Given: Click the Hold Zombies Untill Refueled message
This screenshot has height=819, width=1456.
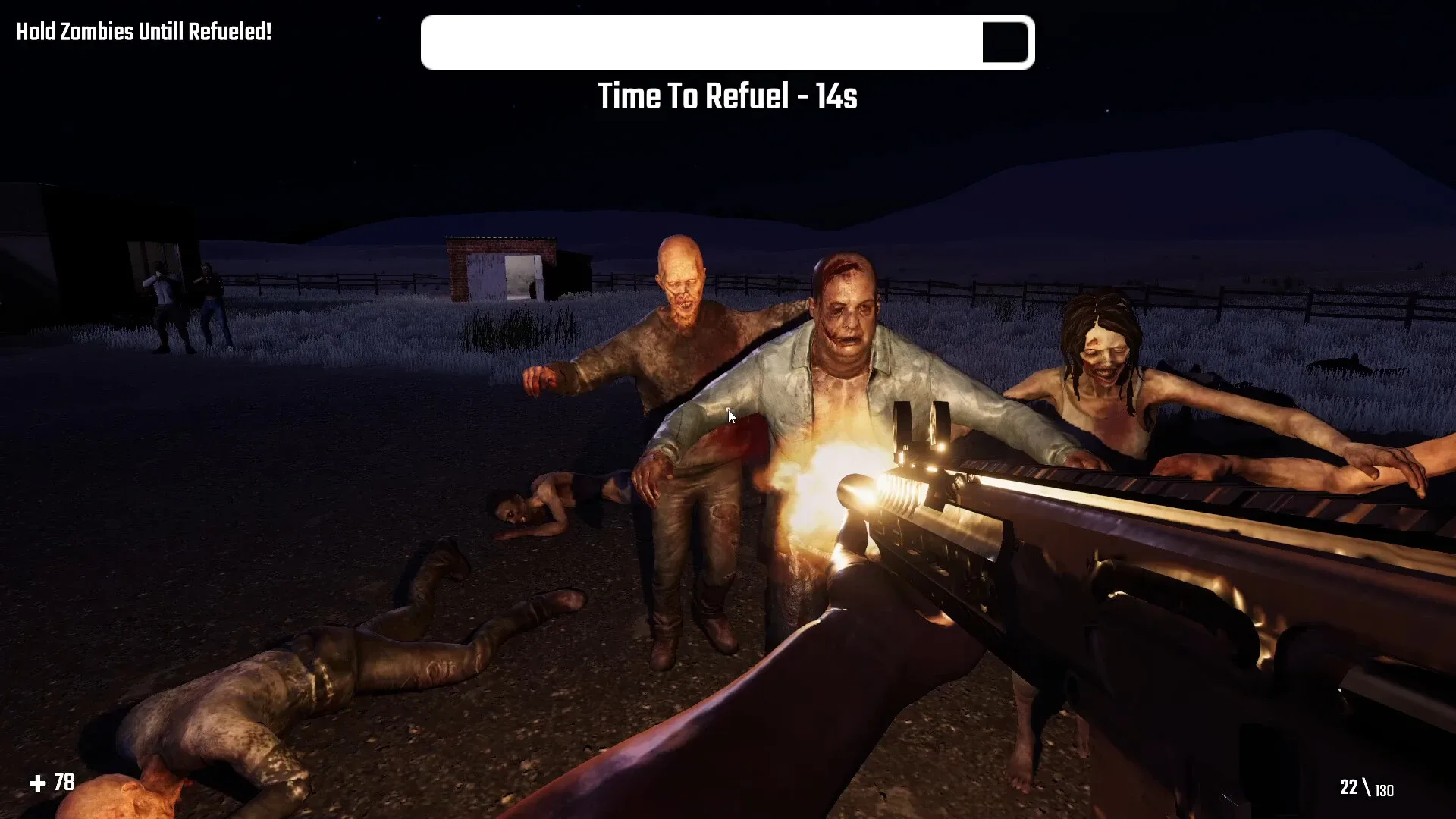Looking at the screenshot, I should (x=143, y=32).
